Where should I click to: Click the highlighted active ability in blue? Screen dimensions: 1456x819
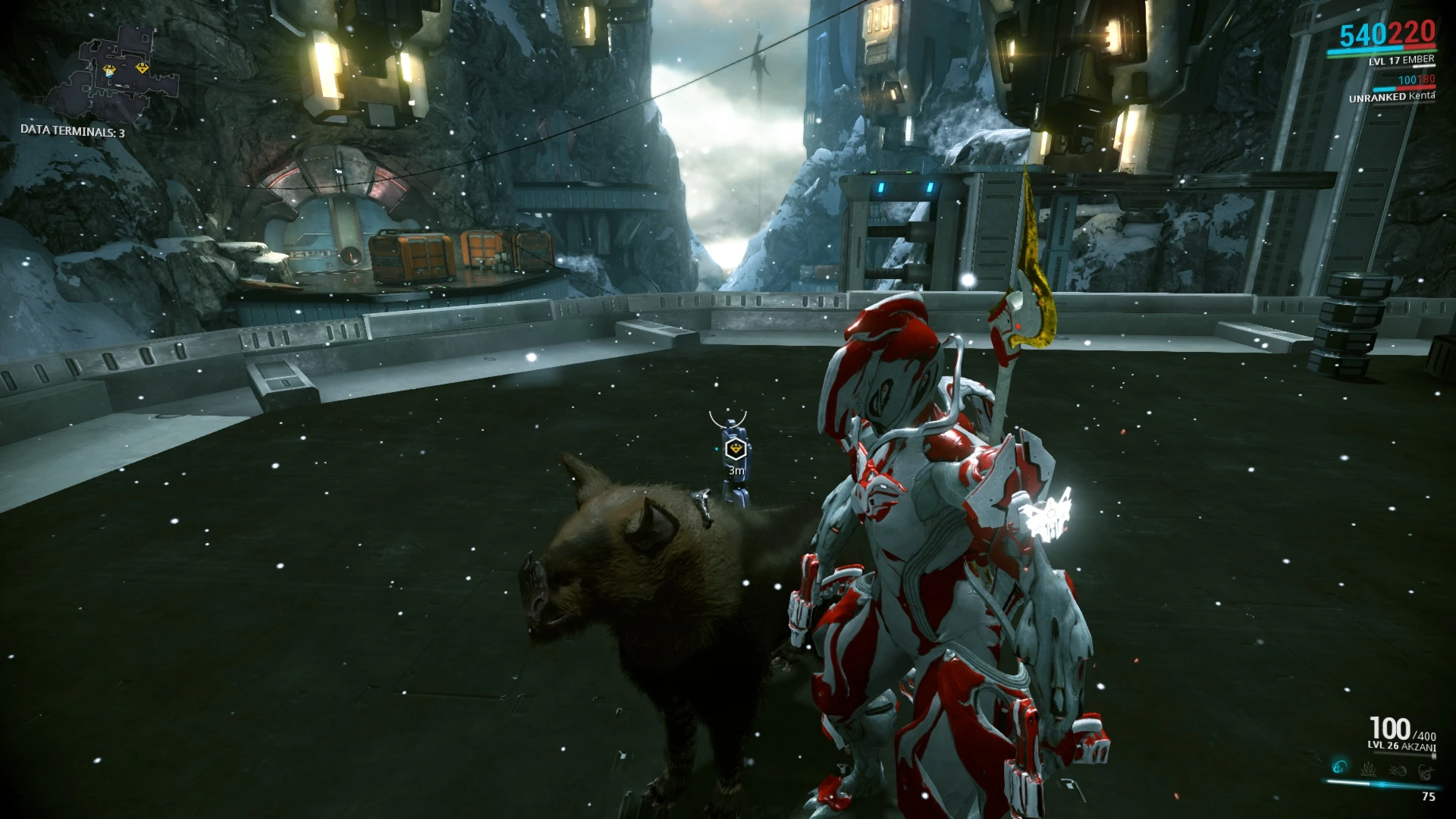(x=1340, y=767)
